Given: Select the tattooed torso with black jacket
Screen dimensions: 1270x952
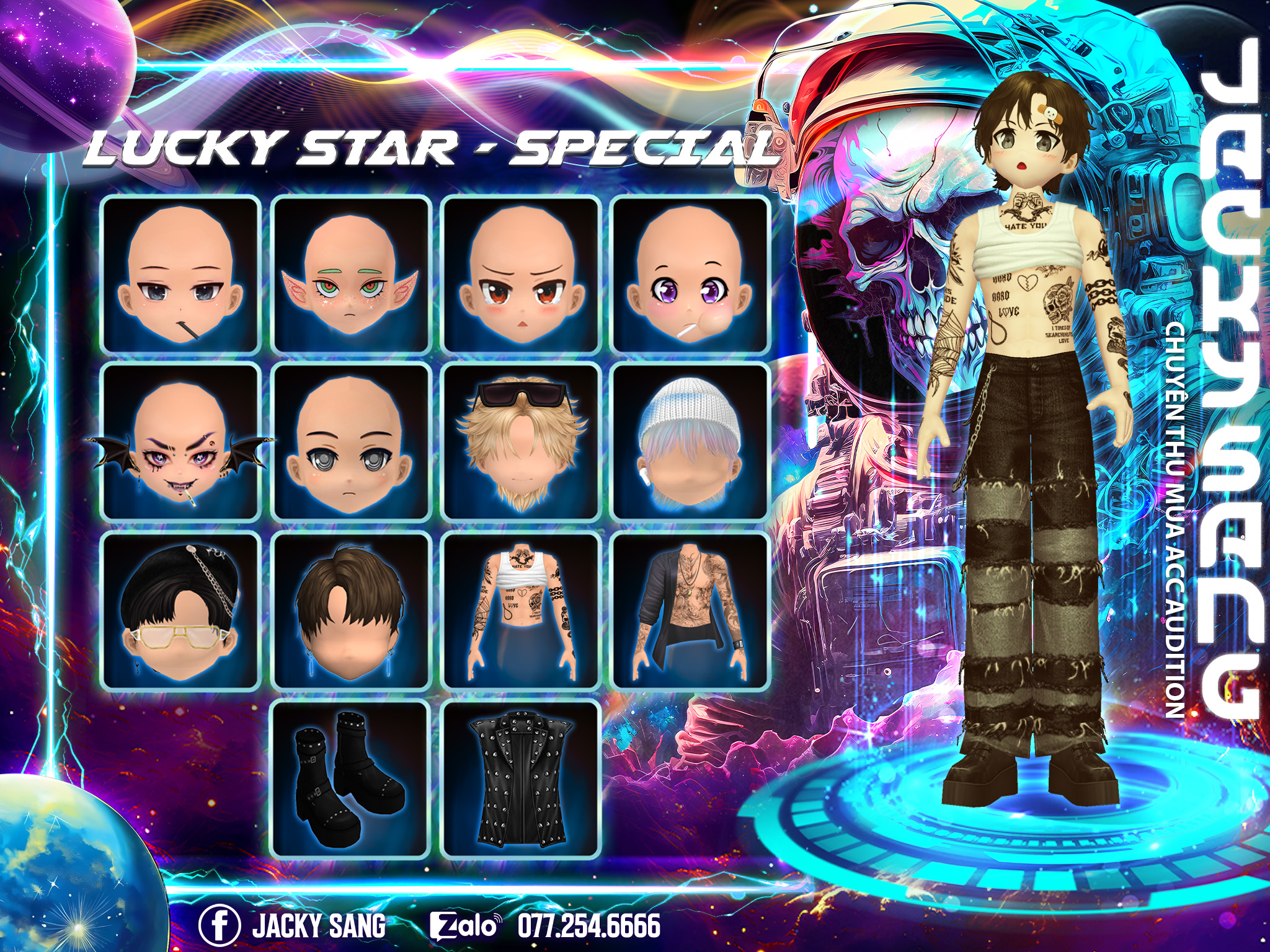Looking at the screenshot, I should pyautogui.click(x=691, y=610).
